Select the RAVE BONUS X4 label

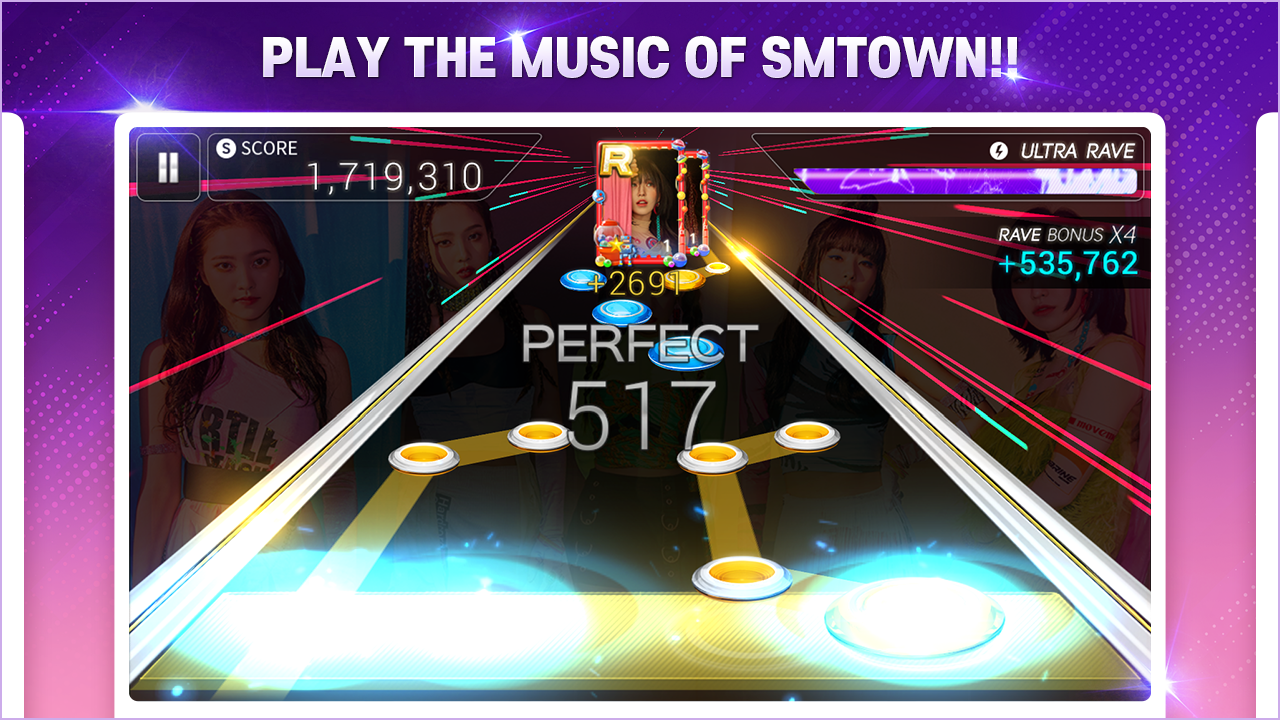pos(1067,234)
